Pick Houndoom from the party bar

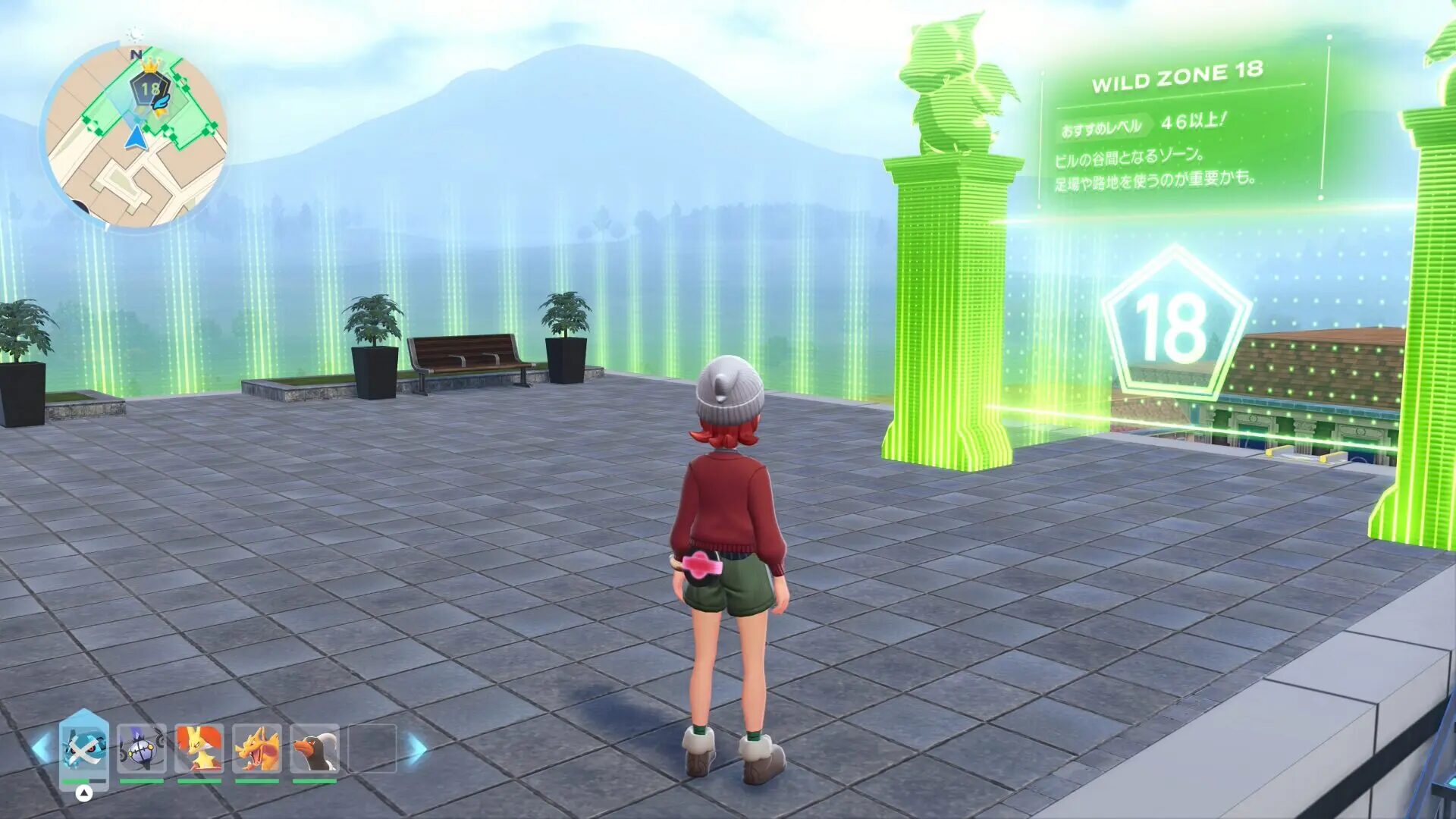coord(314,748)
